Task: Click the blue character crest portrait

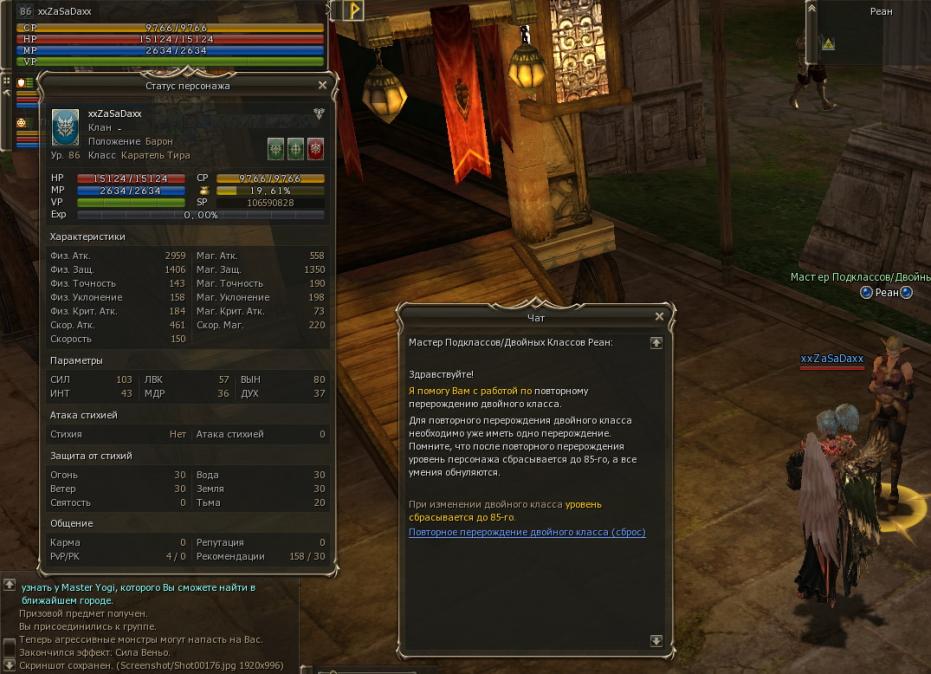Action: coord(66,128)
